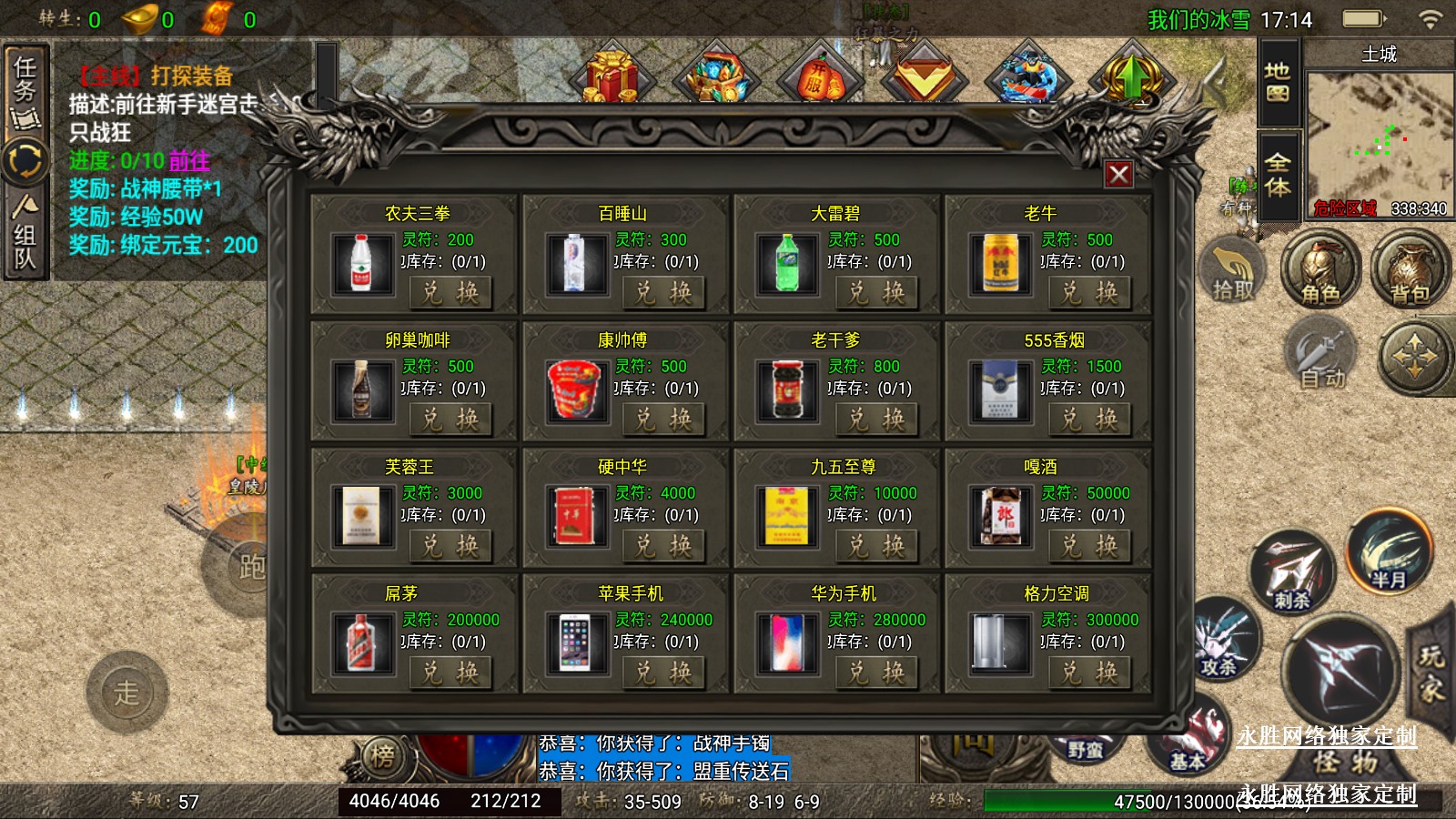Follow the 前往 quest link
Screen dimensions: 1456x819
click(189, 161)
